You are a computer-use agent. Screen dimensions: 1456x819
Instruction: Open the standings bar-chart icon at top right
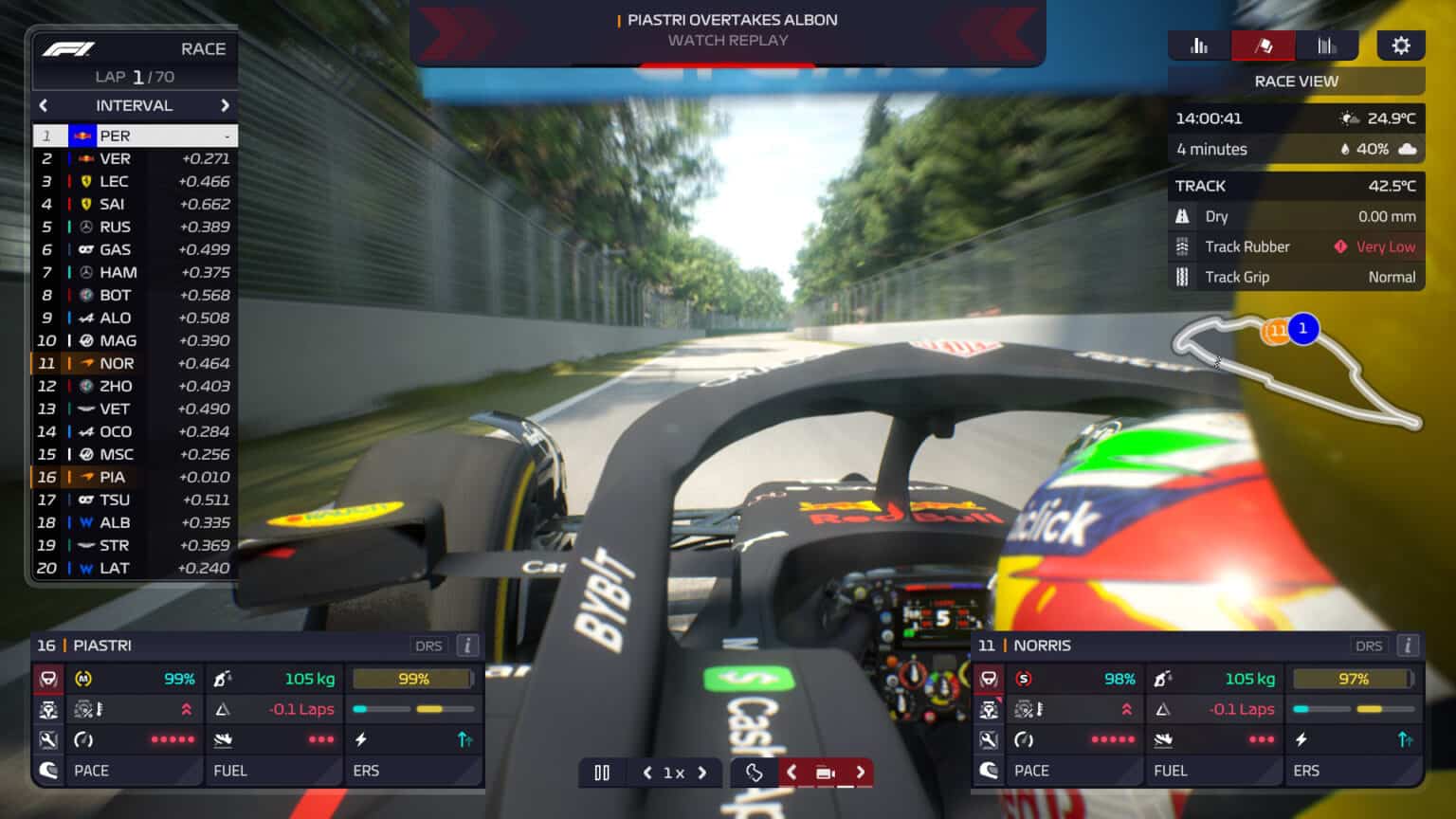tap(1200, 45)
